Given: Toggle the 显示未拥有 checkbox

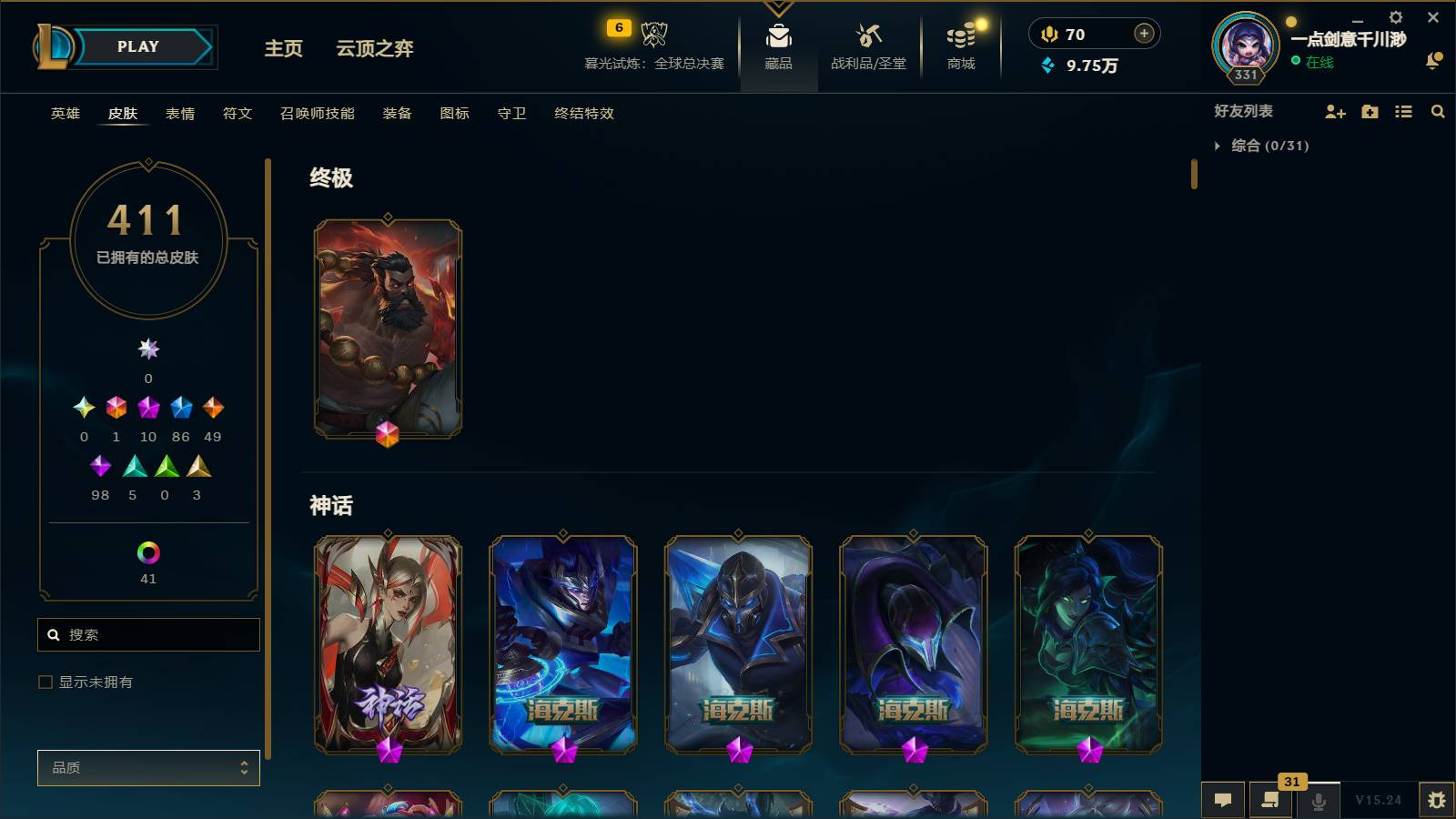Looking at the screenshot, I should [44, 682].
